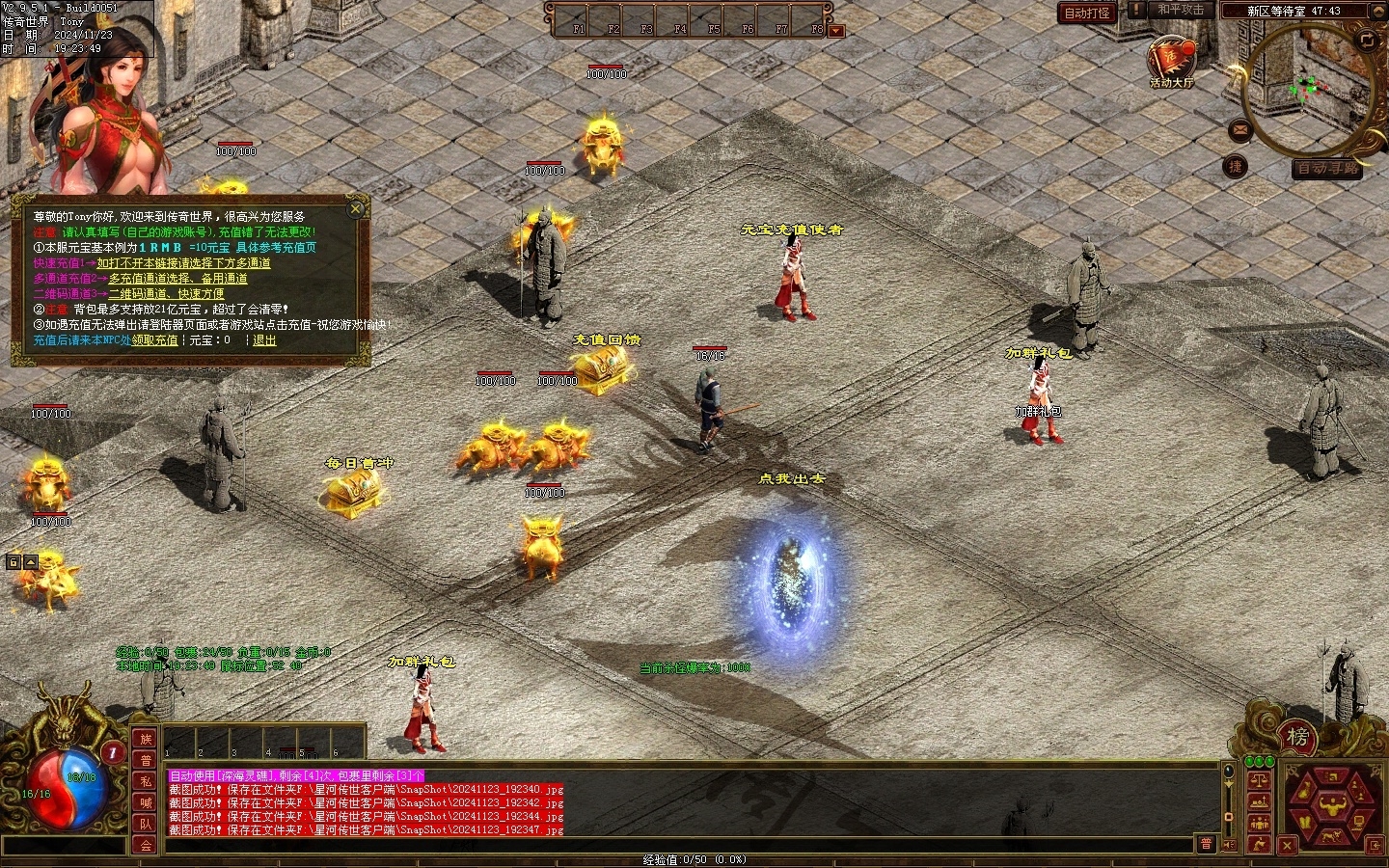Viewport: 1389px width, 868px height.
Task: Activate the 自动寻路 auto-pathfinding button
Action: click(x=1327, y=169)
